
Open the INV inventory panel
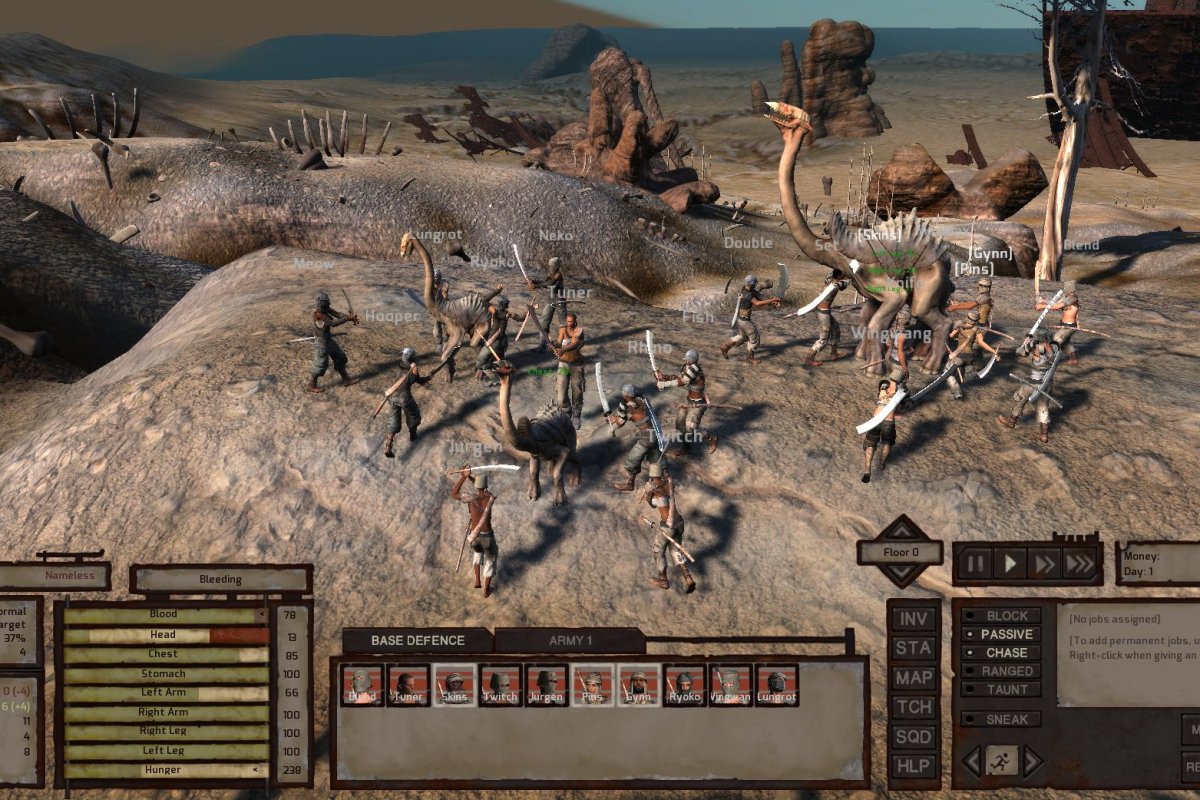(913, 619)
